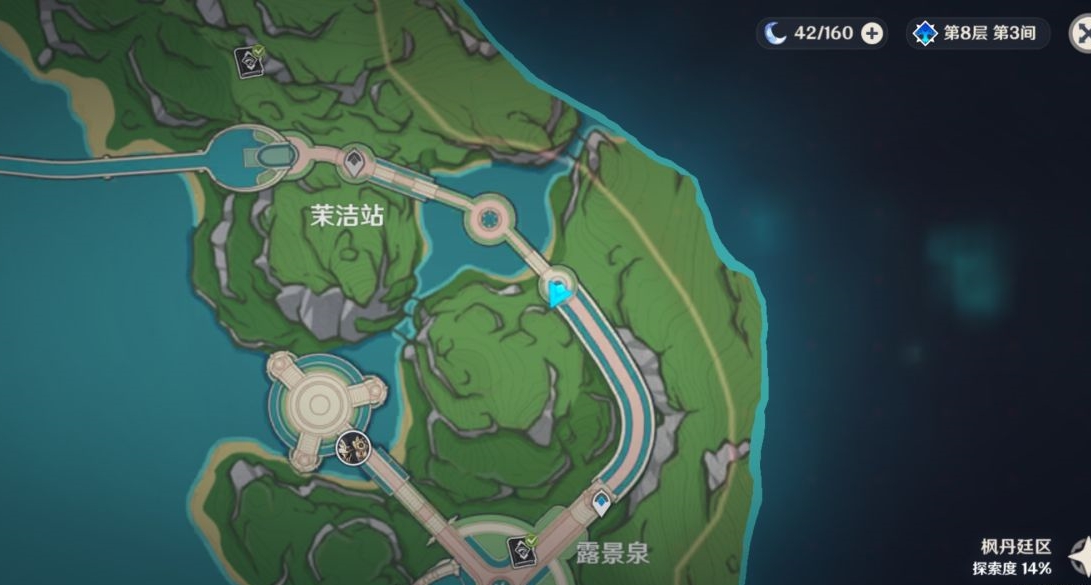Open the round boss marker by the circular plaza

352,445
